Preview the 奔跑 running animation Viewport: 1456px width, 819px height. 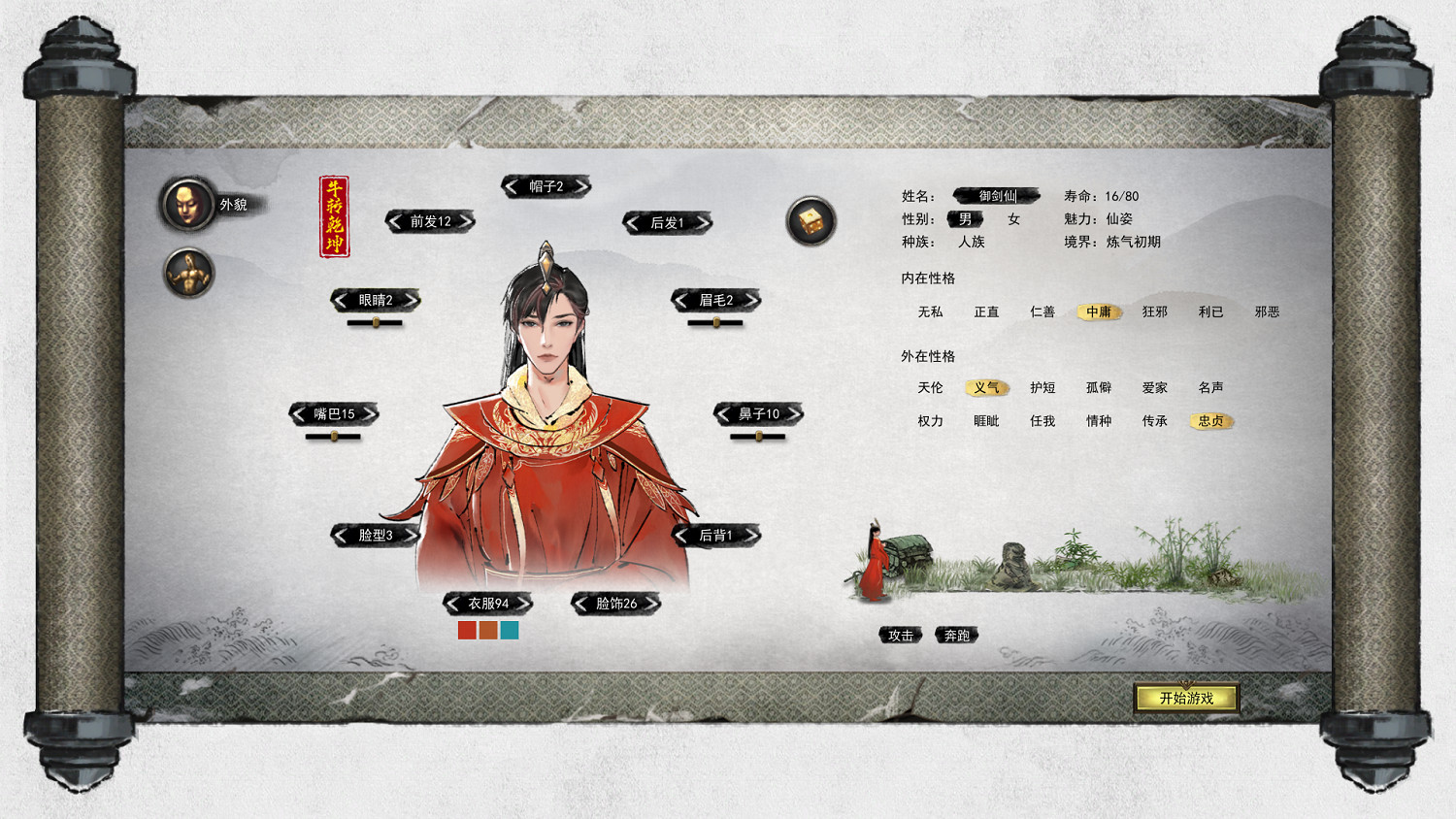[956, 636]
